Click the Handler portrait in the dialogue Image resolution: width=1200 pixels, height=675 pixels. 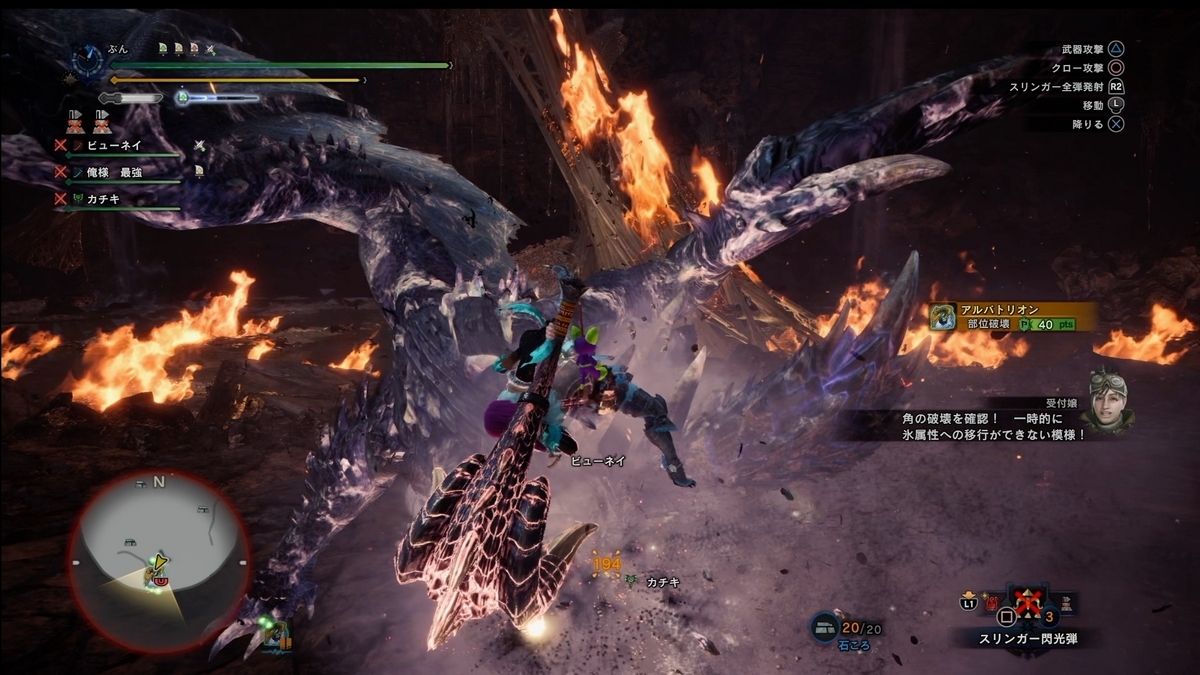(x=1107, y=400)
